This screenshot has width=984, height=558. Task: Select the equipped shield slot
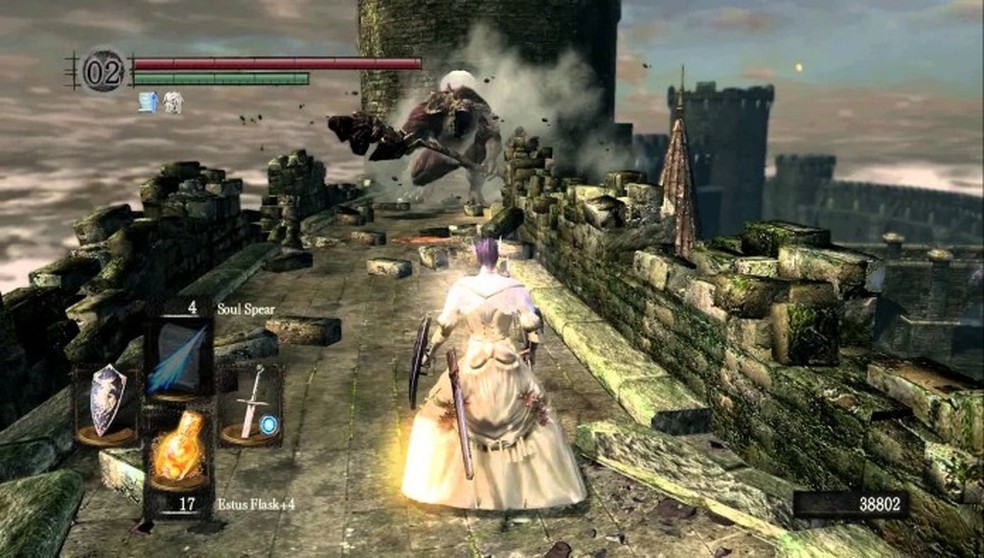pyautogui.click(x=107, y=402)
